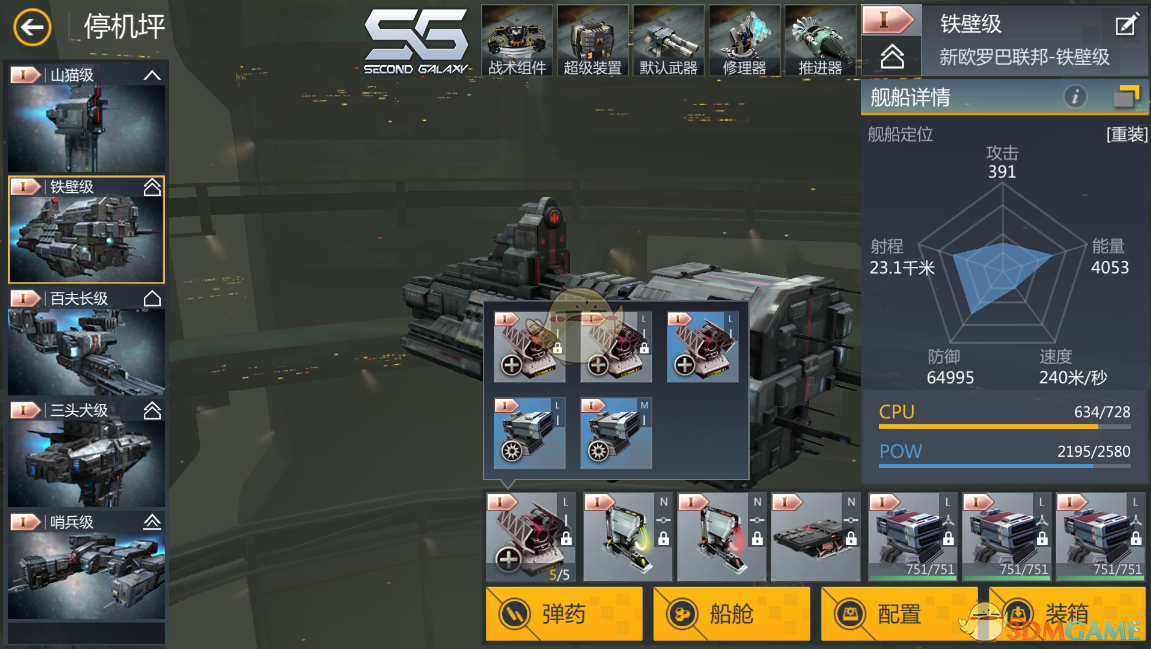Open the 战术组件 category
The height and width of the screenshot is (649, 1151).
tap(517, 41)
